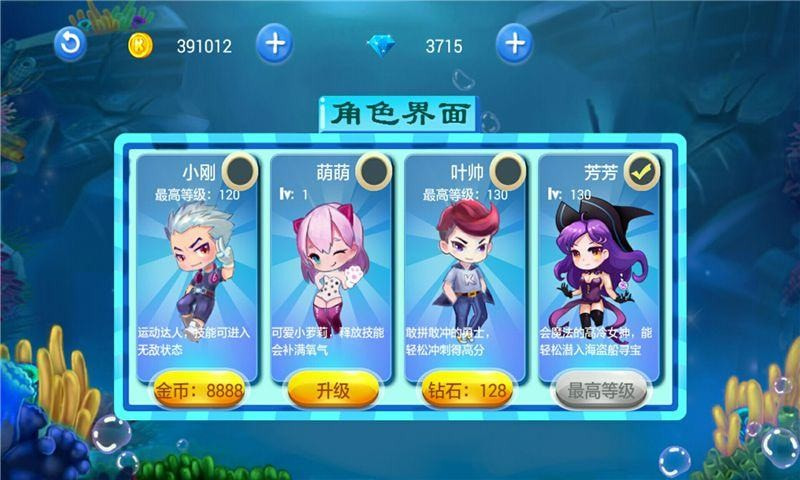Choose the red-haired 叶帅 character portrait
Screen dimensions: 800x480
(464, 262)
